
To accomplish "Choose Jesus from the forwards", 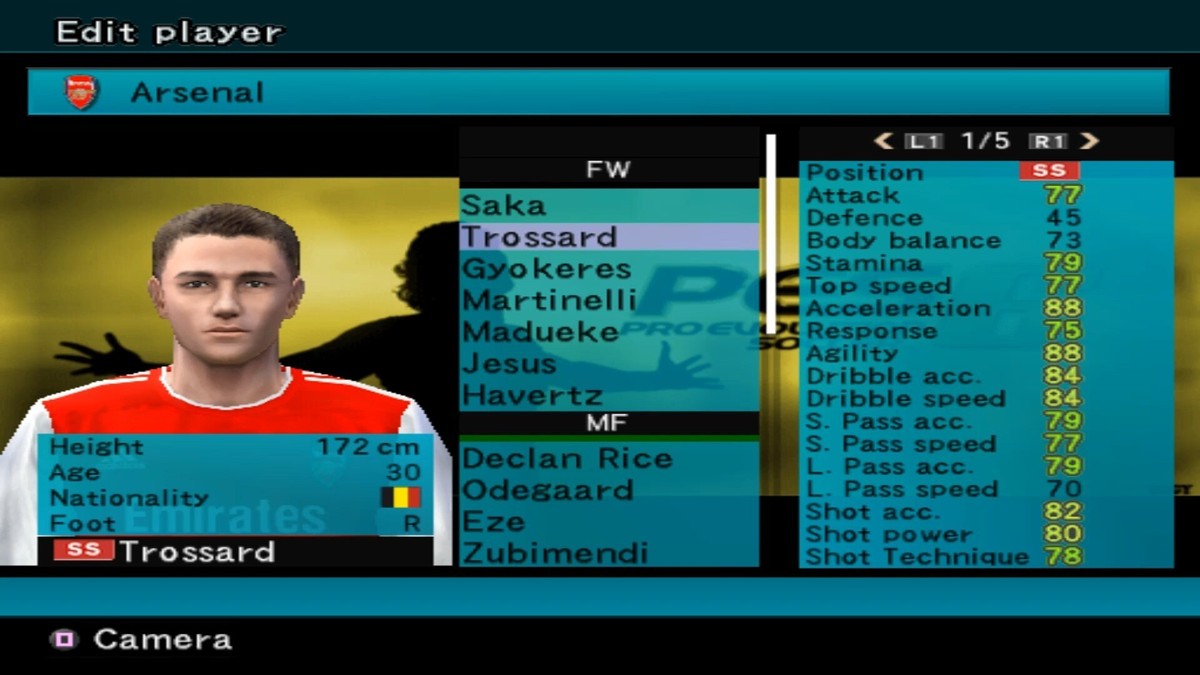I will coord(509,363).
